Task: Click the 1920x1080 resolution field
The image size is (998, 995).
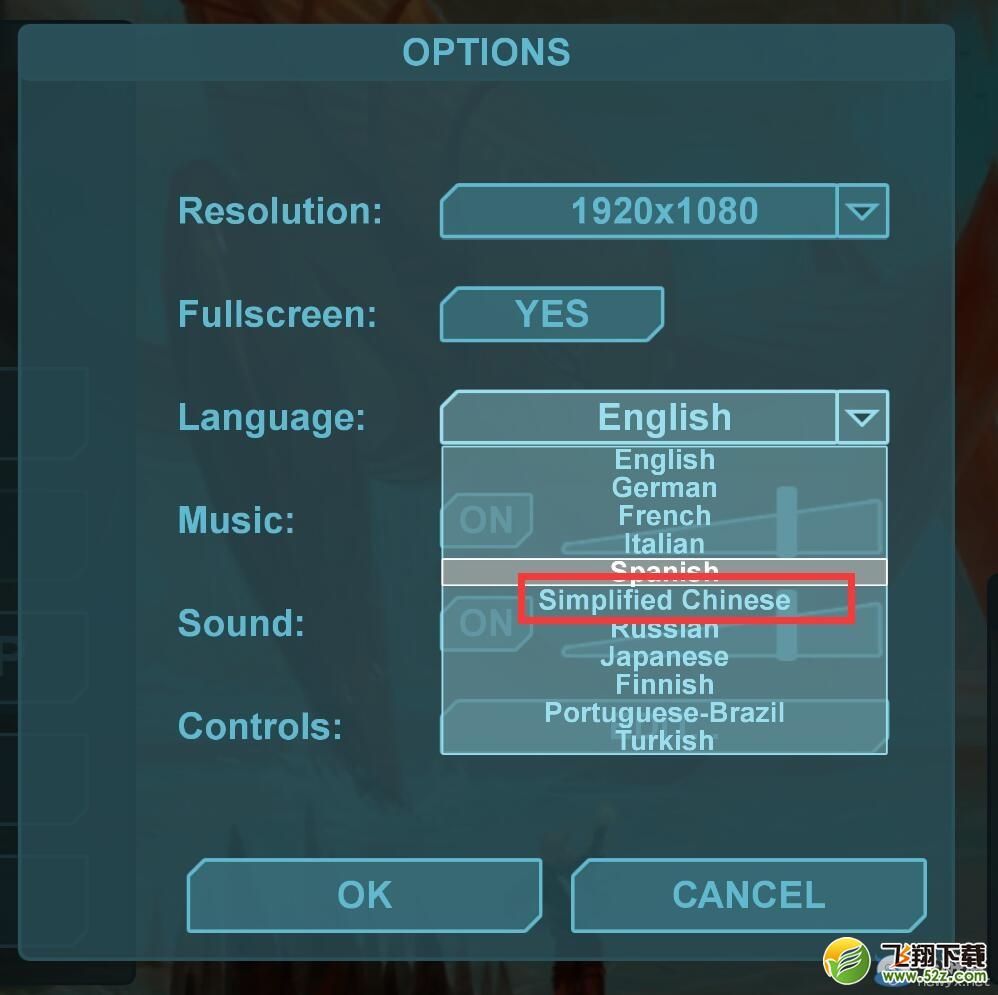Action: pos(639,211)
